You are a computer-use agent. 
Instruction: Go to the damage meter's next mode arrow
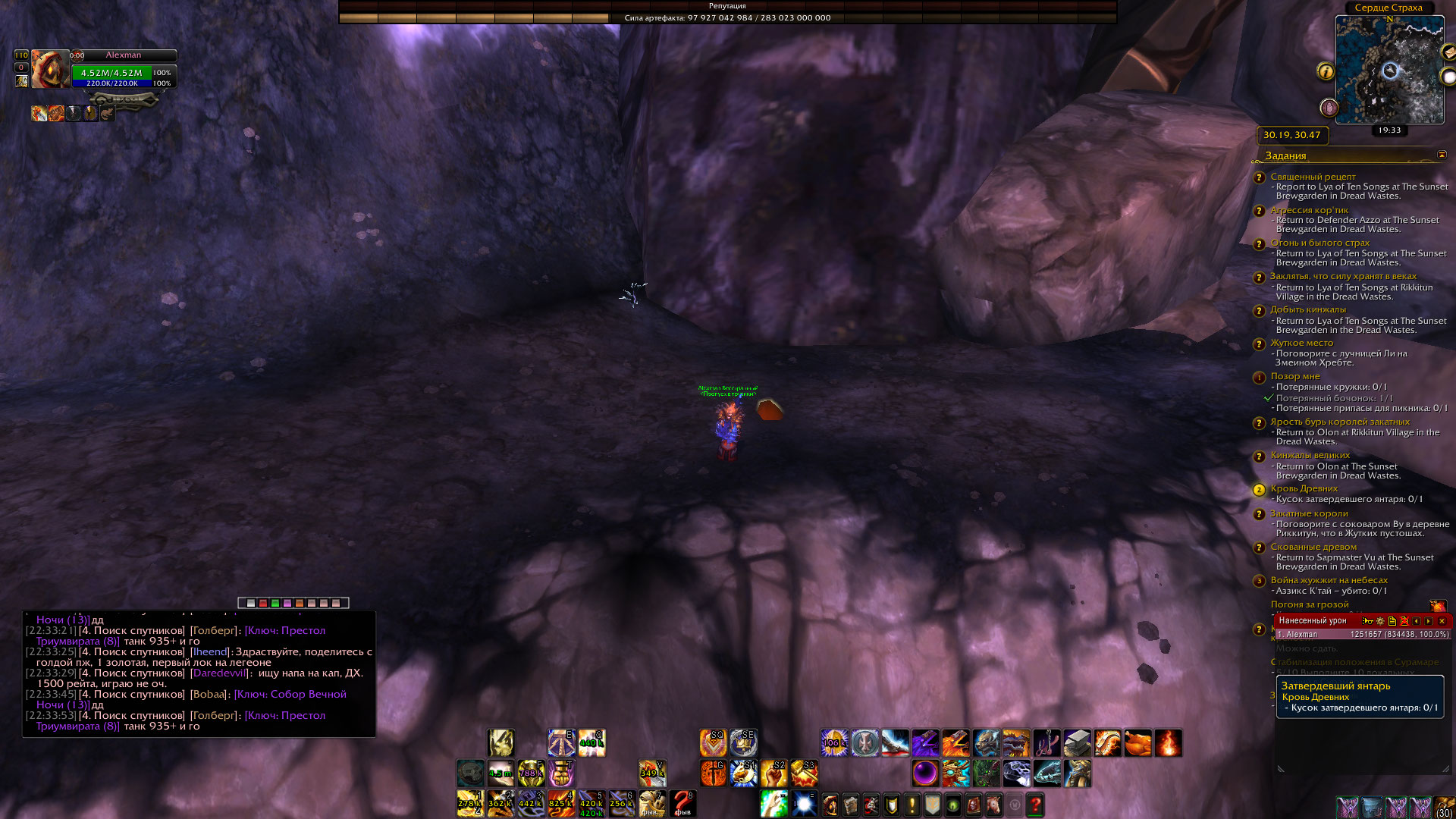point(1429,621)
